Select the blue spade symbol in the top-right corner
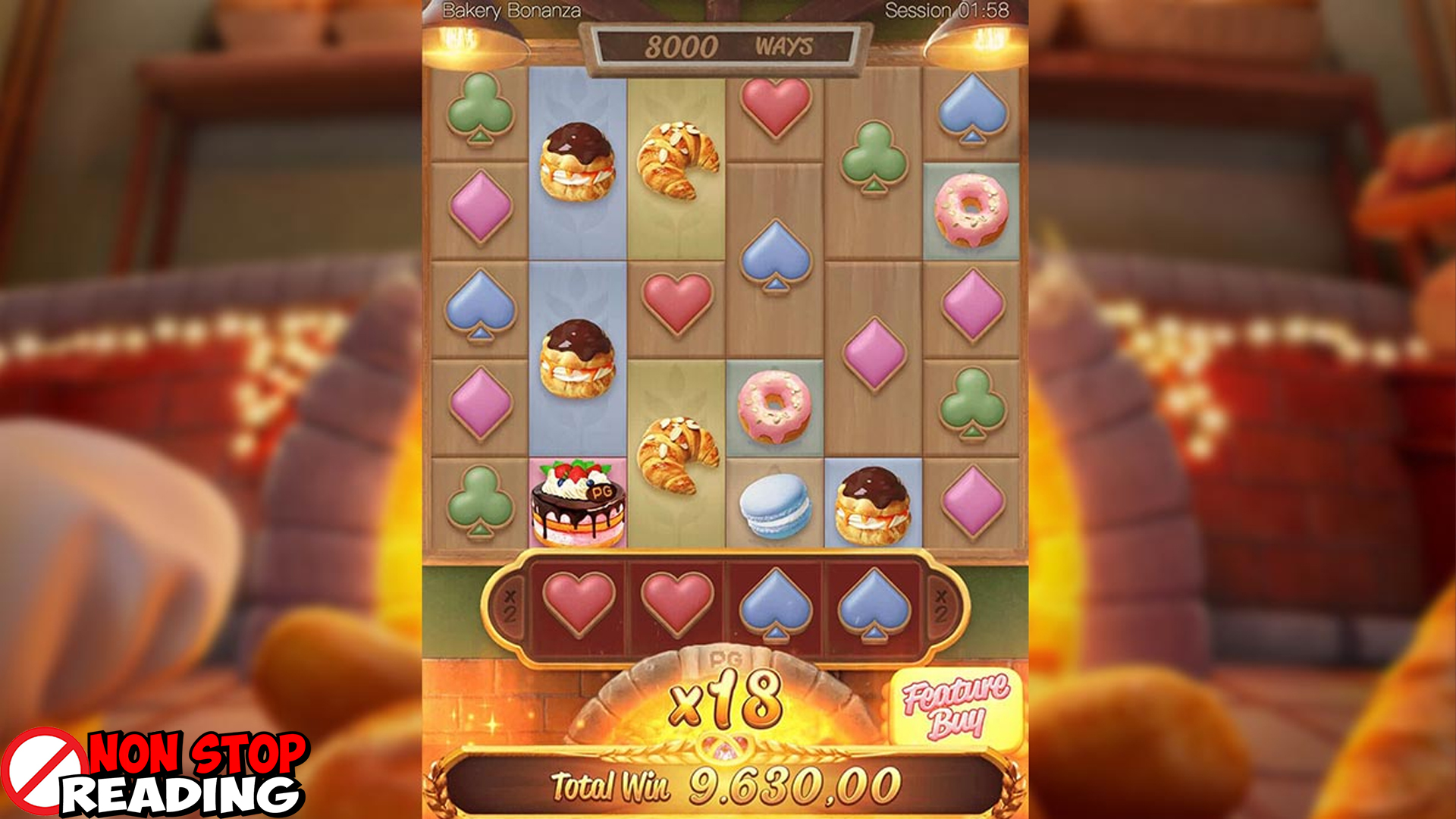This screenshot has height=819, width=1456. click(972, 106)
